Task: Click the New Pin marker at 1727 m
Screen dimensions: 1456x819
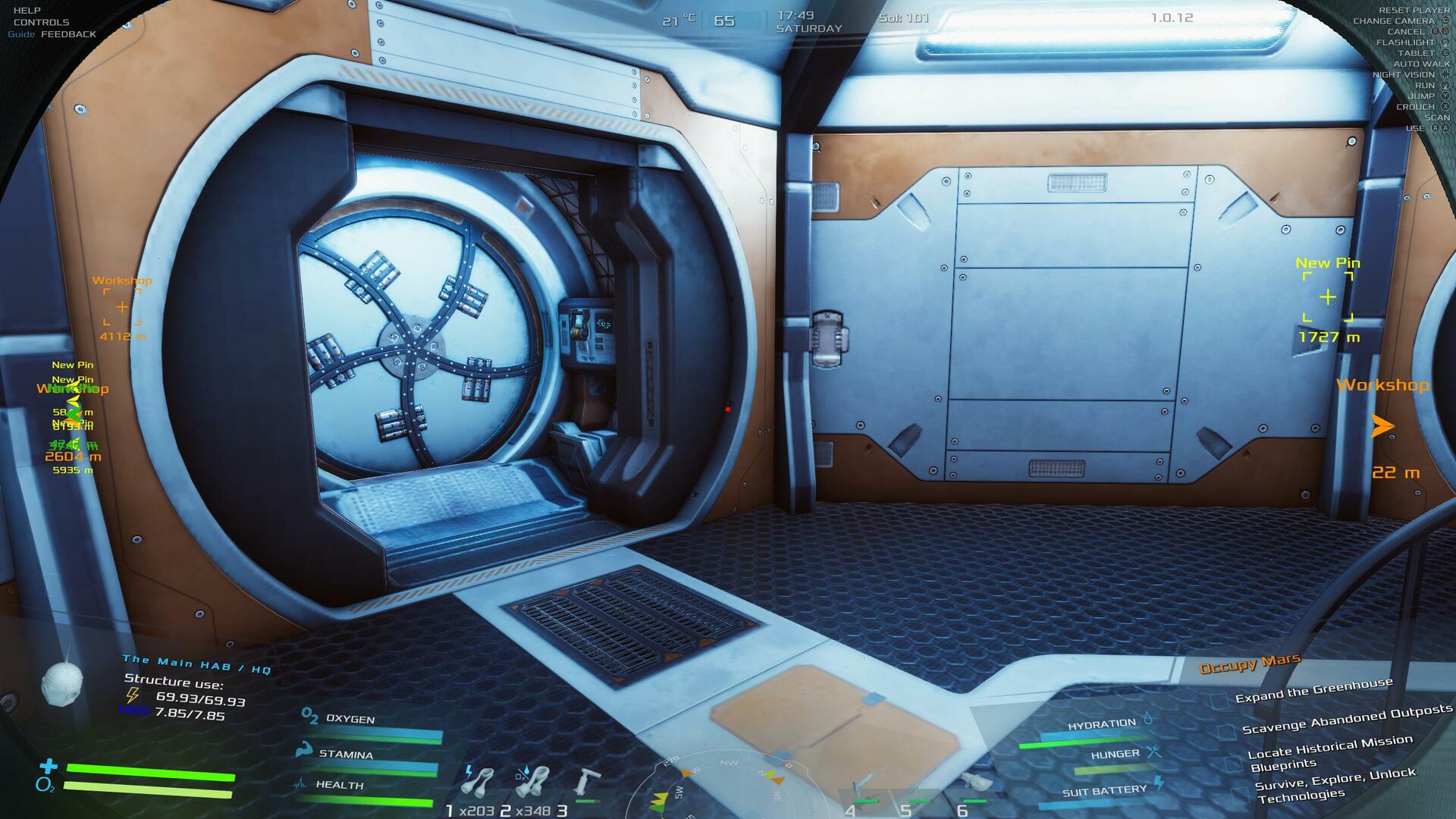Action: click(x=1328, y=298)
